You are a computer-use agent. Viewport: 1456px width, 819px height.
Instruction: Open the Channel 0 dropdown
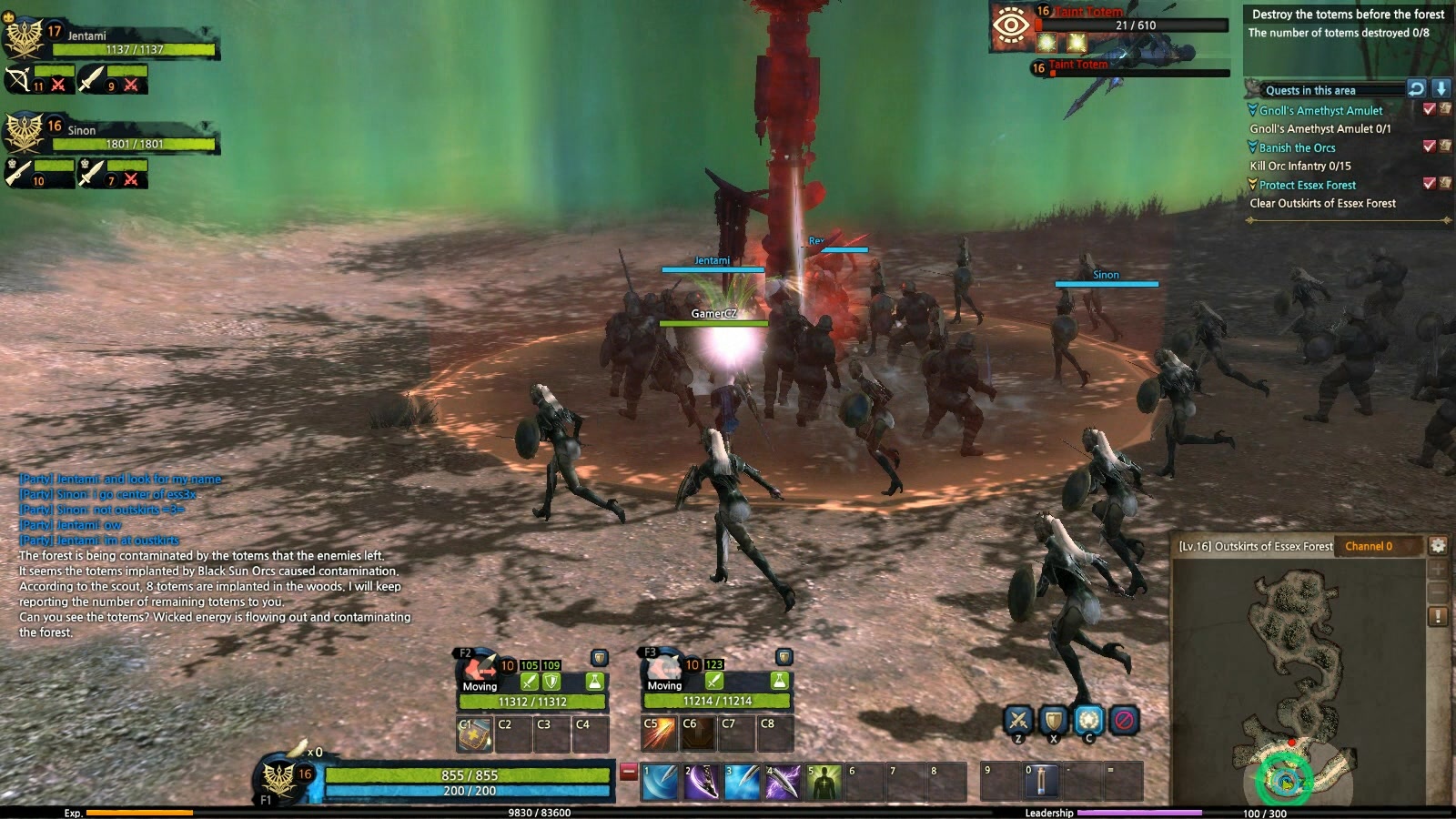[1378, 546]
